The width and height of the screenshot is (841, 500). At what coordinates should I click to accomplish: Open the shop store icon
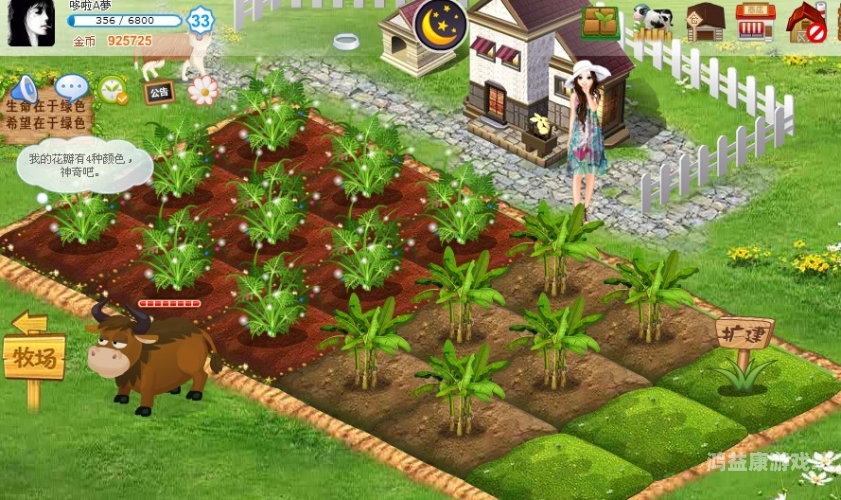755,22
